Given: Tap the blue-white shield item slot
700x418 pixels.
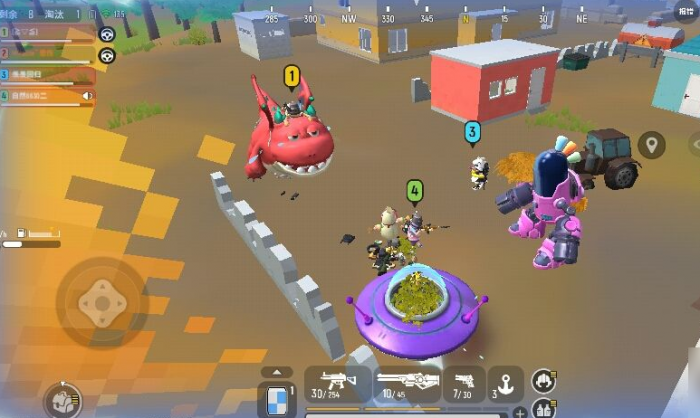Looking at the screenshot, I should point(277,399).
